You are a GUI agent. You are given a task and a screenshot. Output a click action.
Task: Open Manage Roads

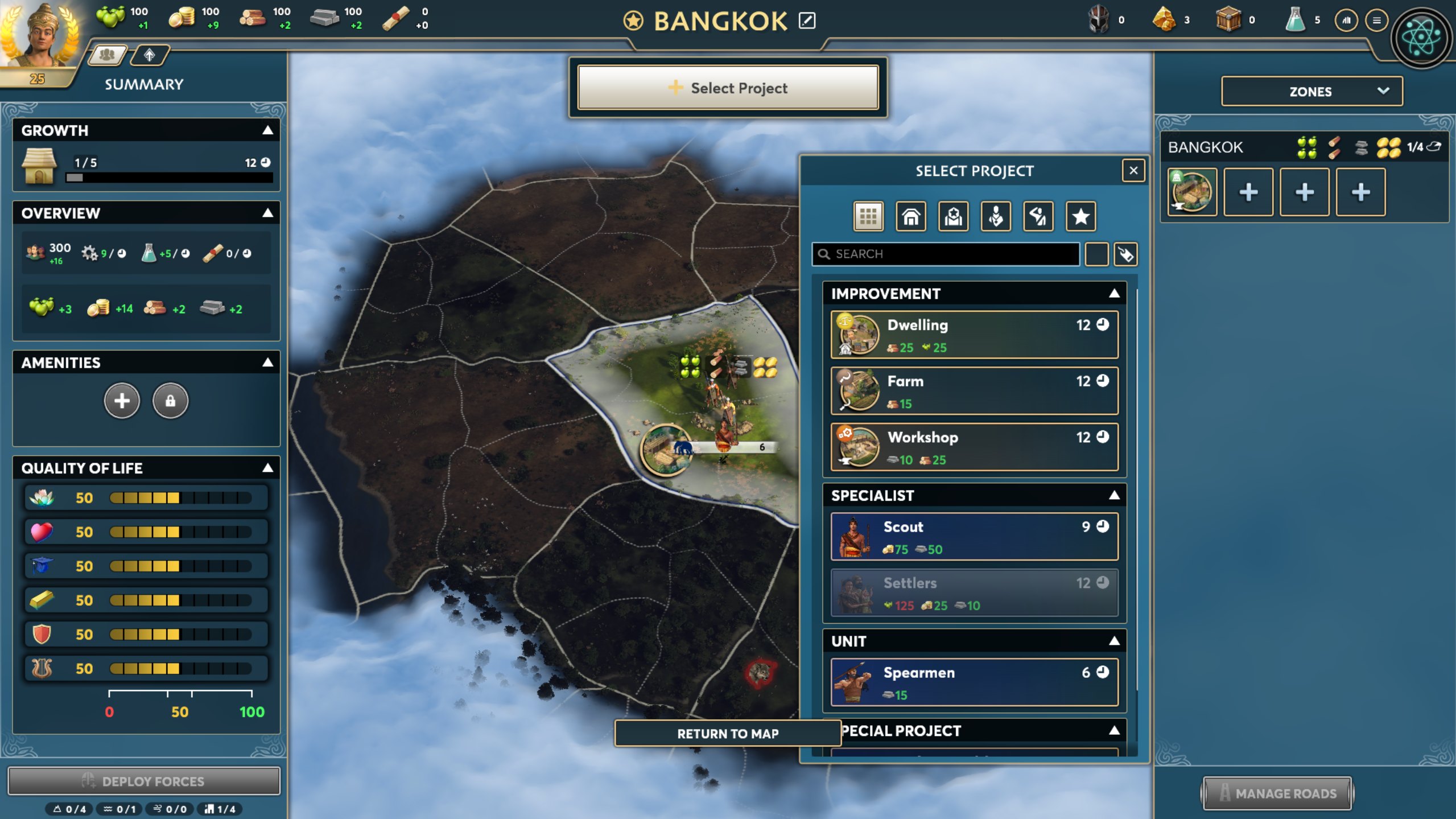tap(1277, 793)
